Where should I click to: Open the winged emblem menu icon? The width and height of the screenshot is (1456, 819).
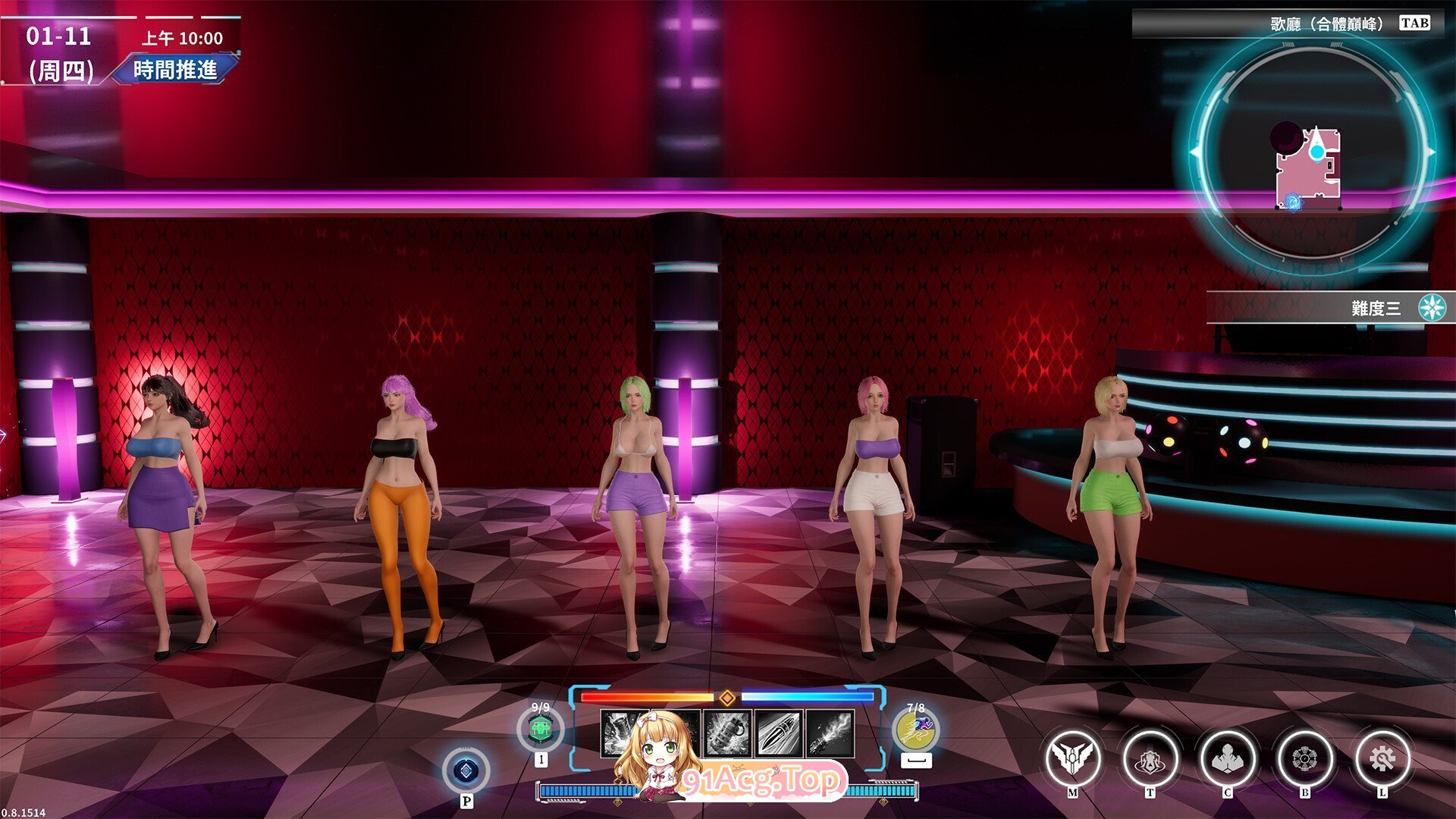click(x=1072, y=758)
